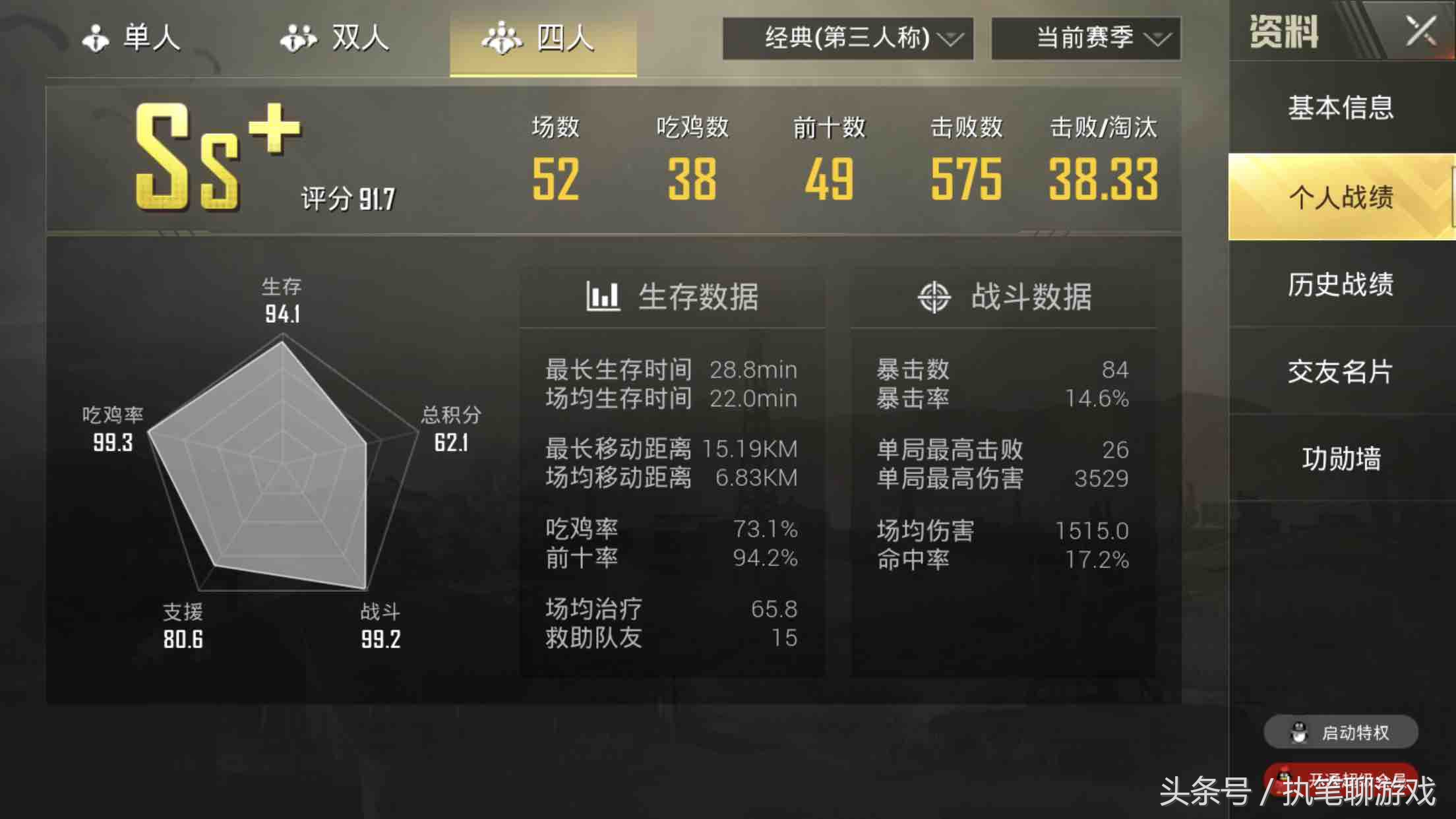
Task: Click the two-person duo icon
Action: click(298, 38)
